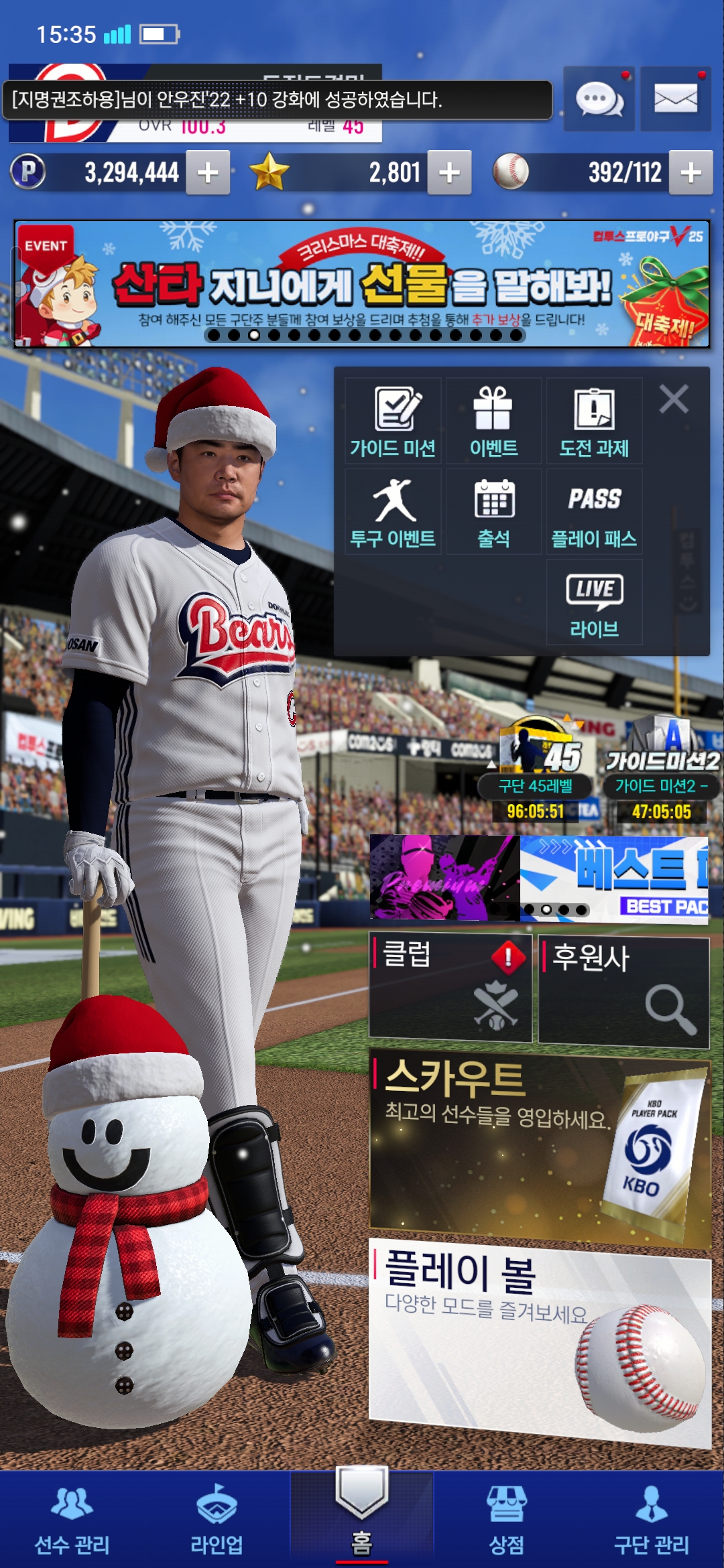The height and width of the screenshot is (1568, 724).
Task: Refill baseballs with plus button
Action: tap(690, 173)
